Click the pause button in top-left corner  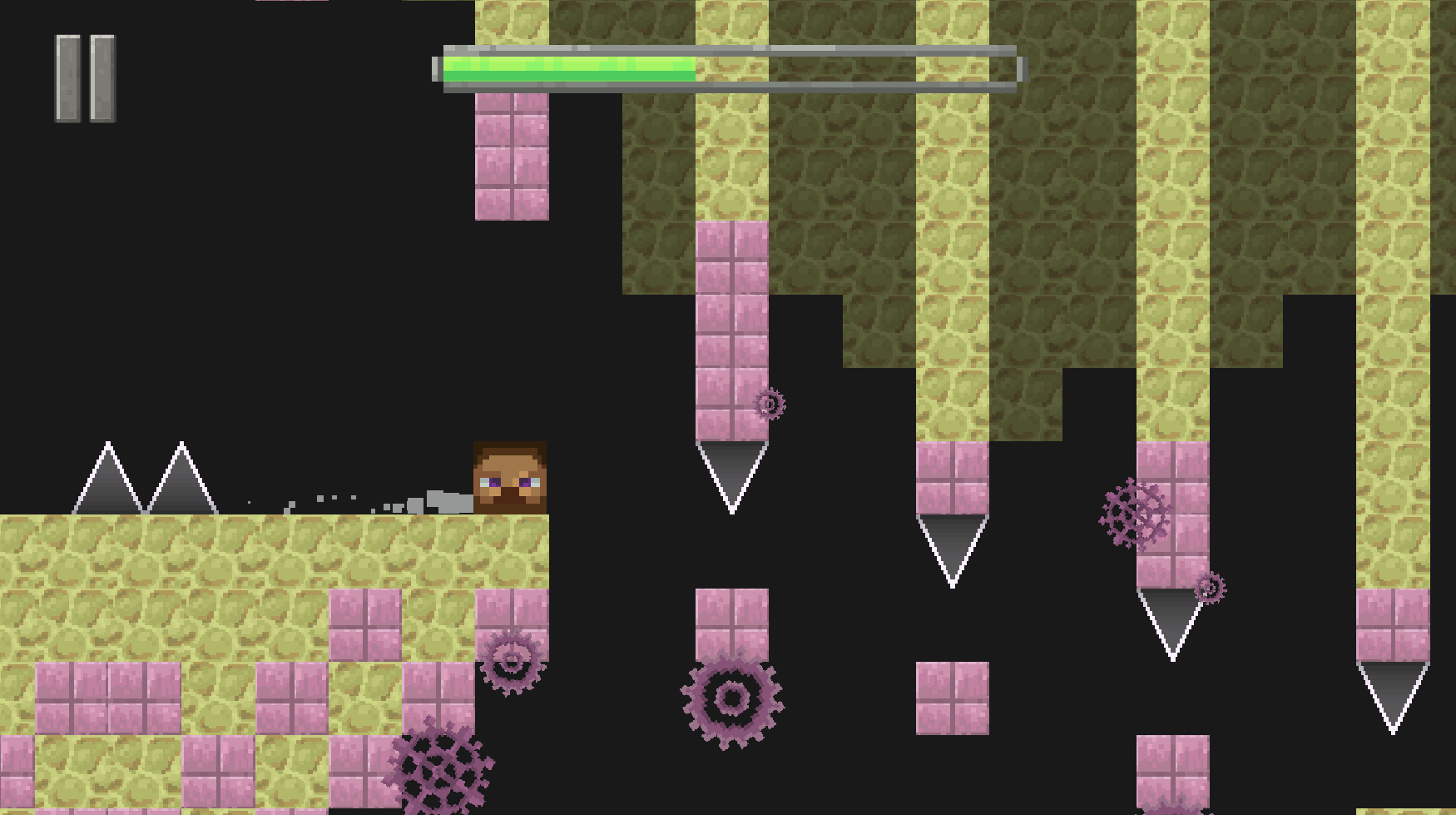click(x=83, y=79)
